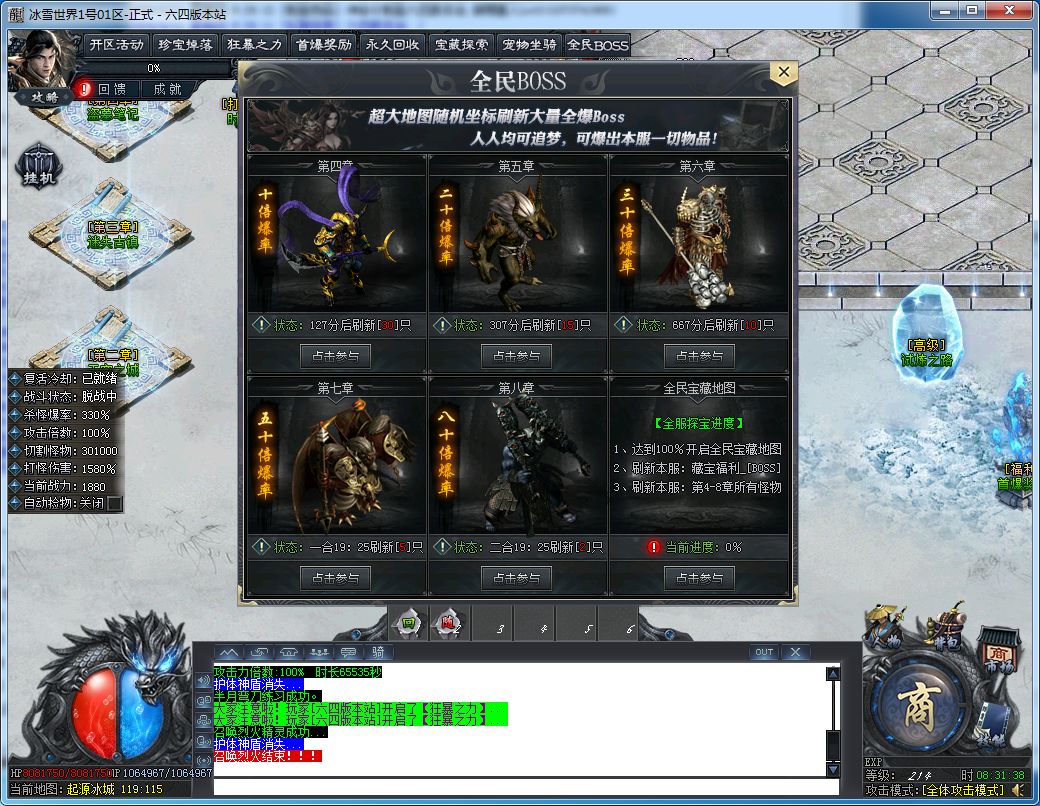Screen dimensions: 1040x806
Task: Open the 成就 achievements button
Action: 161,89
